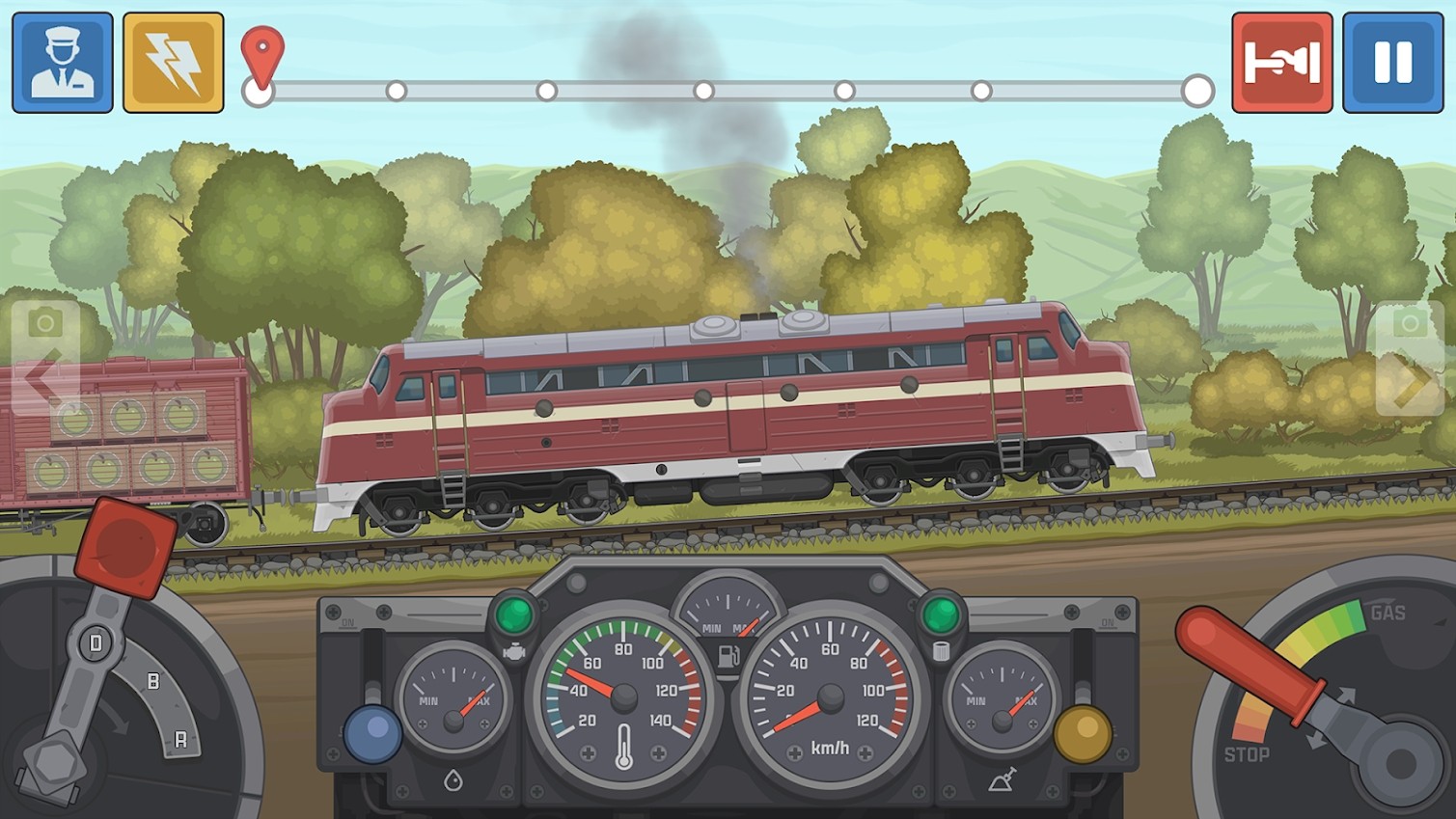Toggle the left green indicator light
Viewport: 1456px width, 819px height.
pos(516,610)
